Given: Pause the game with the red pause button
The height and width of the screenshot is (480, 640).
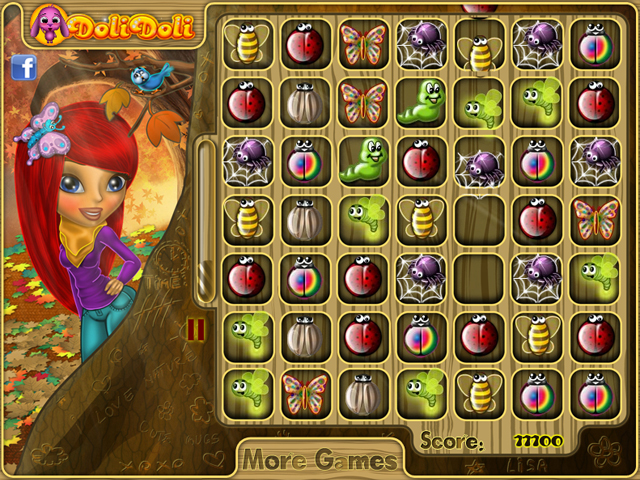Looking at the screenshot, I should [x=196, y=329].
